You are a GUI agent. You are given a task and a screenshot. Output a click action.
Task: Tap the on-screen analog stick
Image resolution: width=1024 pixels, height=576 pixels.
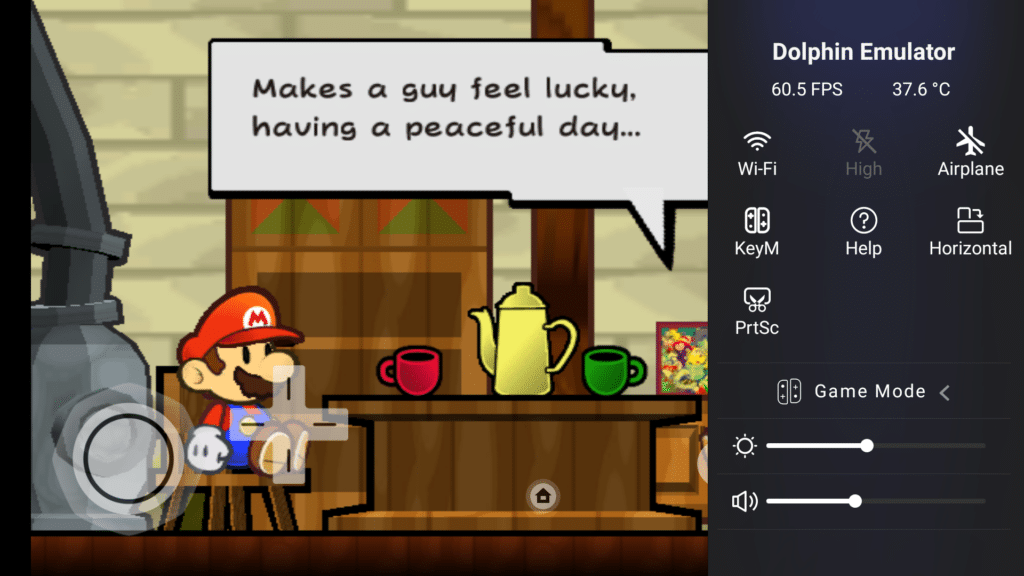point(117,457)
